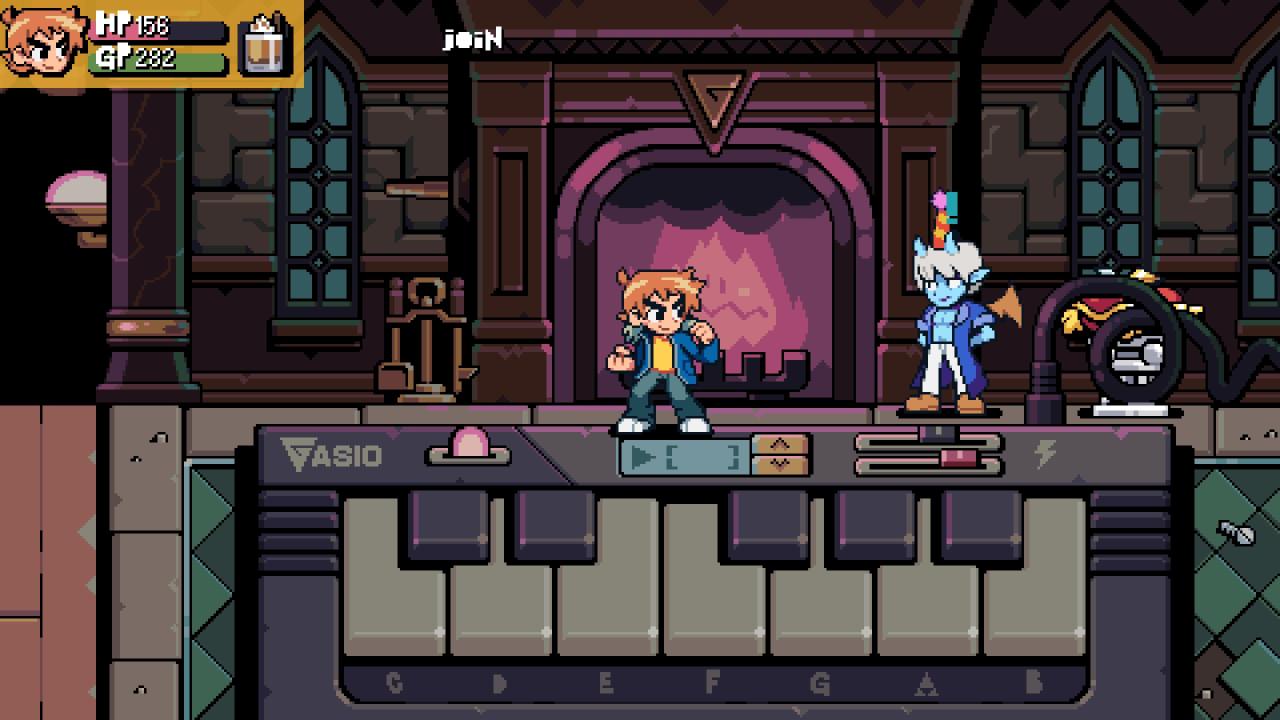Viewport: 1280px width, 720px height.
Task: Click the Join prompt for player two
Action: tap(472, 40)
